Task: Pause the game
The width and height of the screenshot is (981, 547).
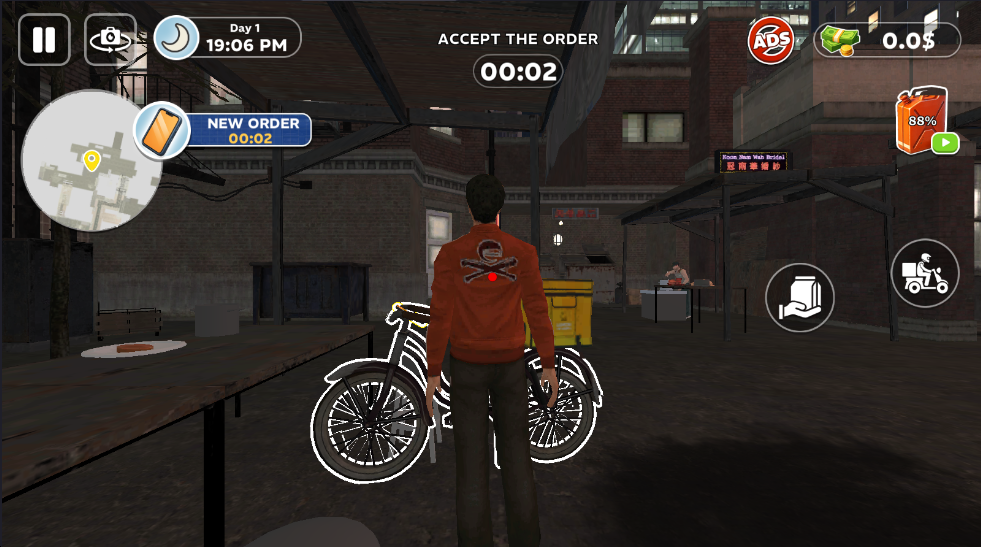Action: click(x=44, y=40)
